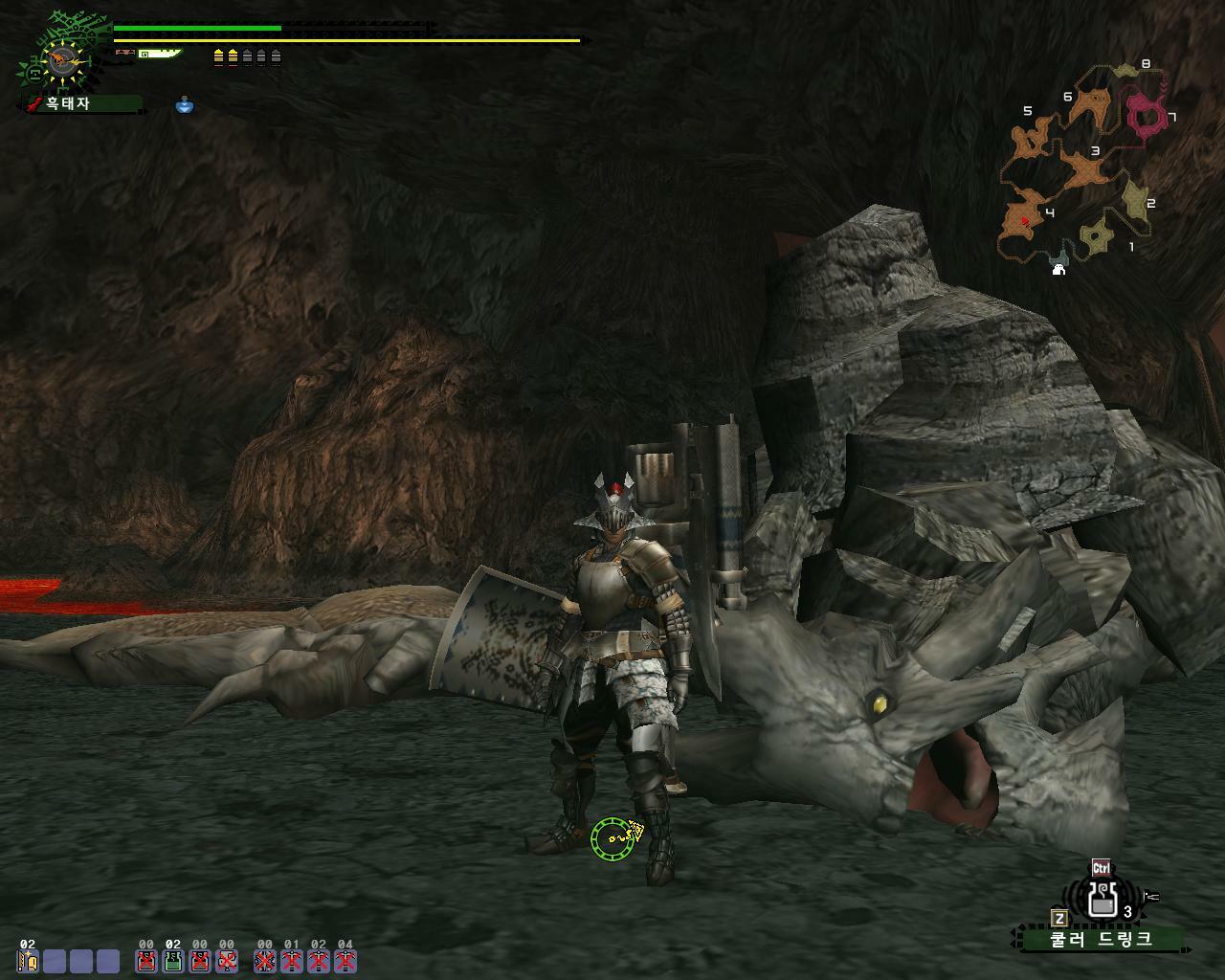1225x980 pixels.
Task: Click the crossed-out pickaxe slot with count 04
Action: (x=345, y=961)
